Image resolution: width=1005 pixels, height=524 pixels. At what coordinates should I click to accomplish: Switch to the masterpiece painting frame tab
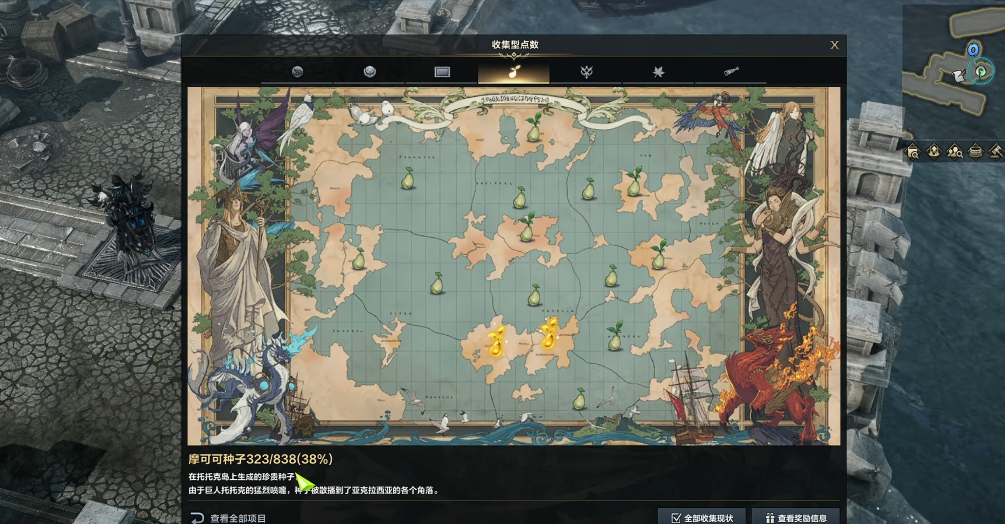(x=442, y=72)
